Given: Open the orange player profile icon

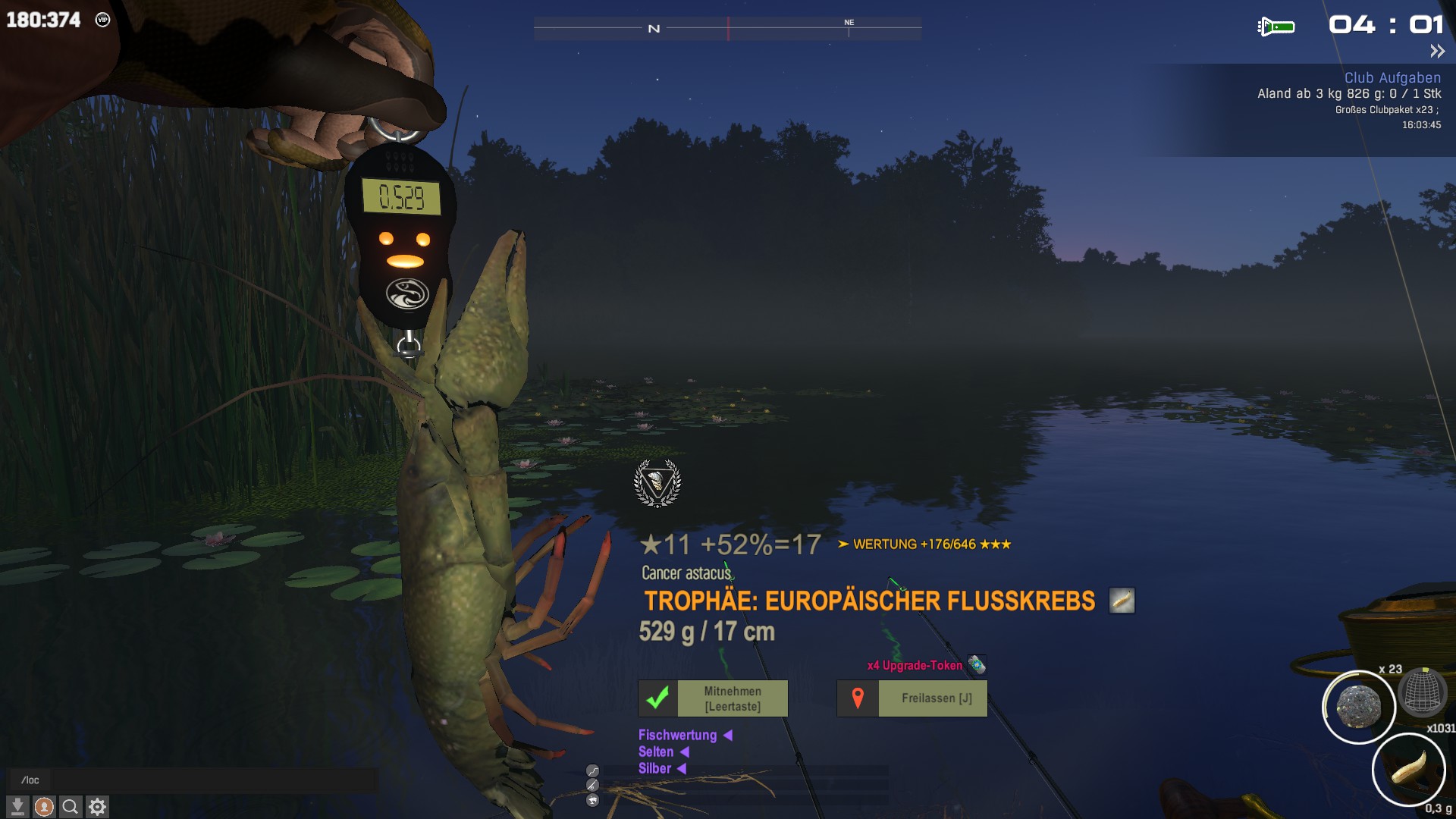Looking at the screenshot, I should [44, 807].
